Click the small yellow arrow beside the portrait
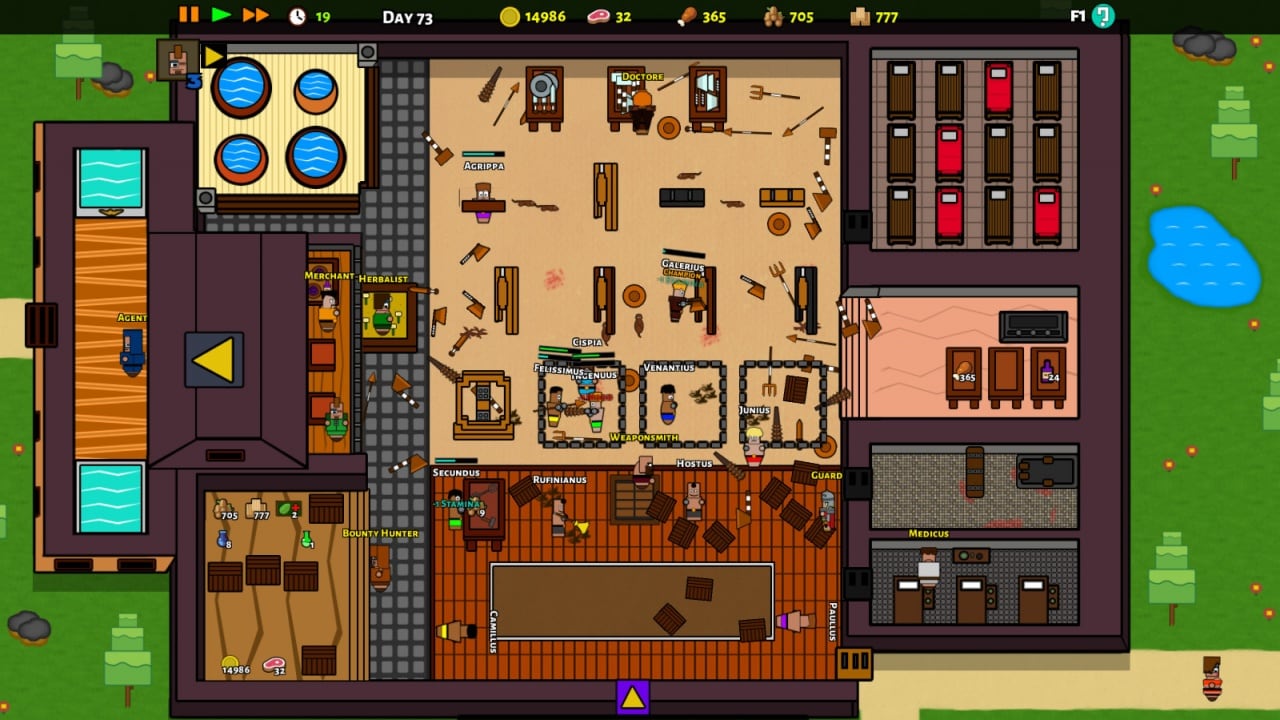 214,56
